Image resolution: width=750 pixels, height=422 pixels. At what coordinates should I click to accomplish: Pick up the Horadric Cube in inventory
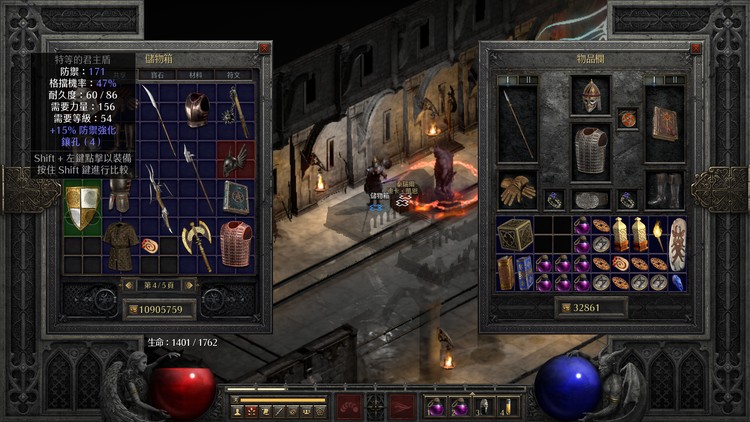point(515,235)
